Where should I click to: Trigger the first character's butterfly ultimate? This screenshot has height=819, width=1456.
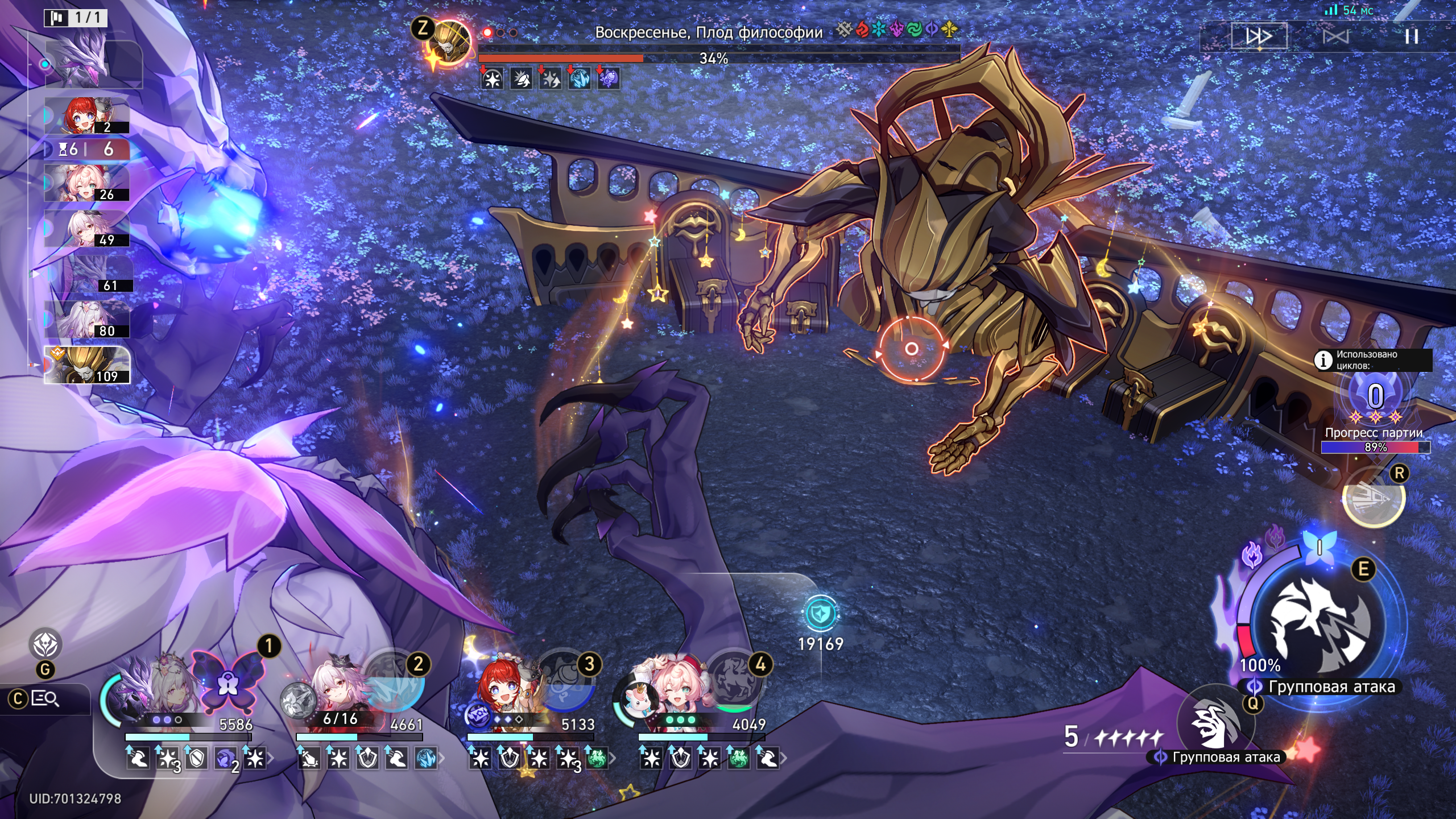click(228, 681)
